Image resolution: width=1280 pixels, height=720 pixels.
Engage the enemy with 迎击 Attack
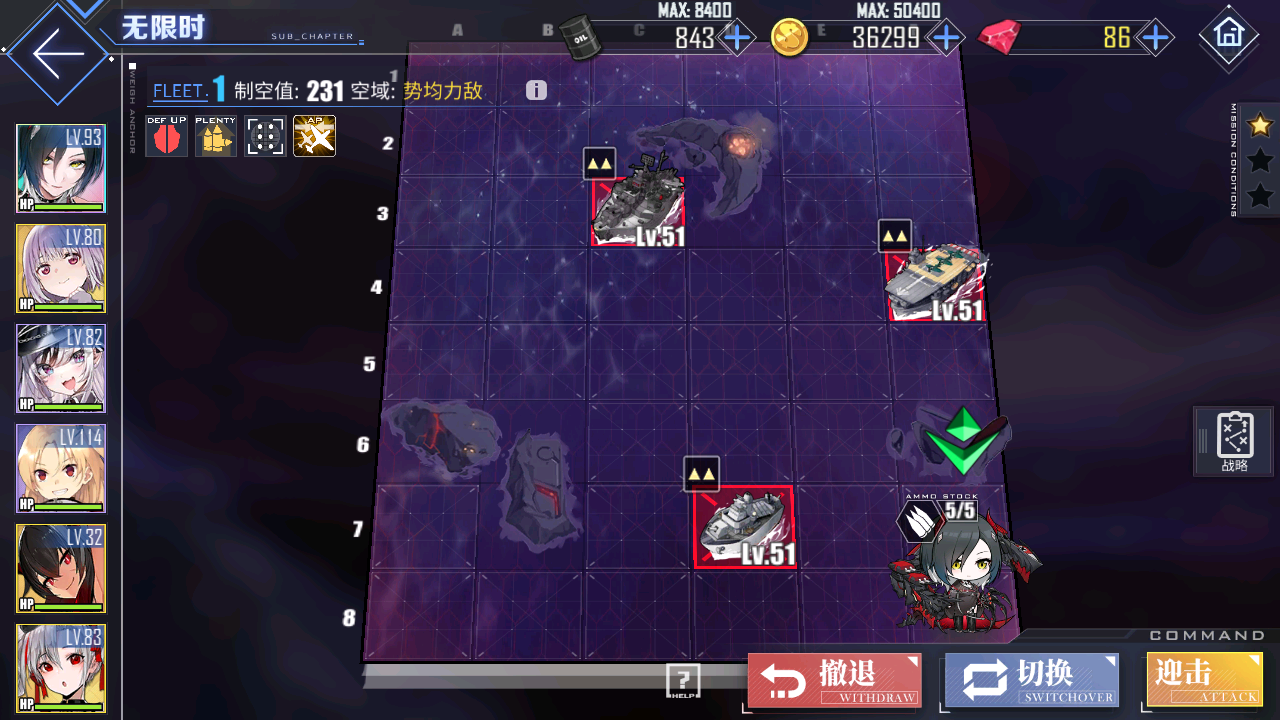coord(1204,680)
